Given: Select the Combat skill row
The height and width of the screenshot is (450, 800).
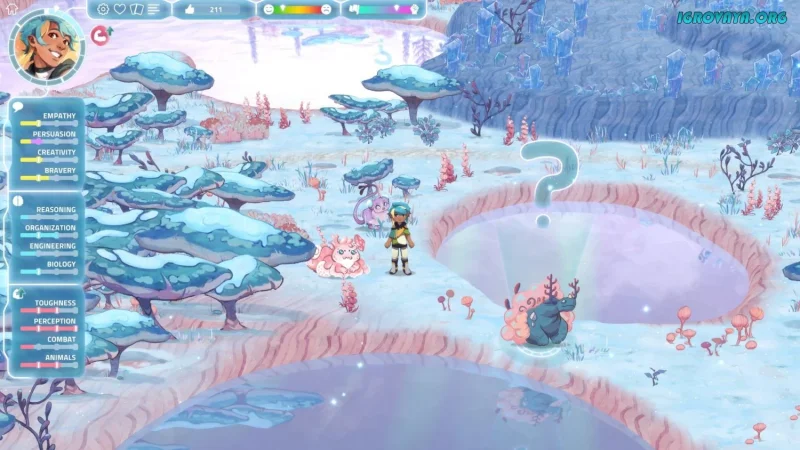Looking at the screenshot, I should coord(48,343).
